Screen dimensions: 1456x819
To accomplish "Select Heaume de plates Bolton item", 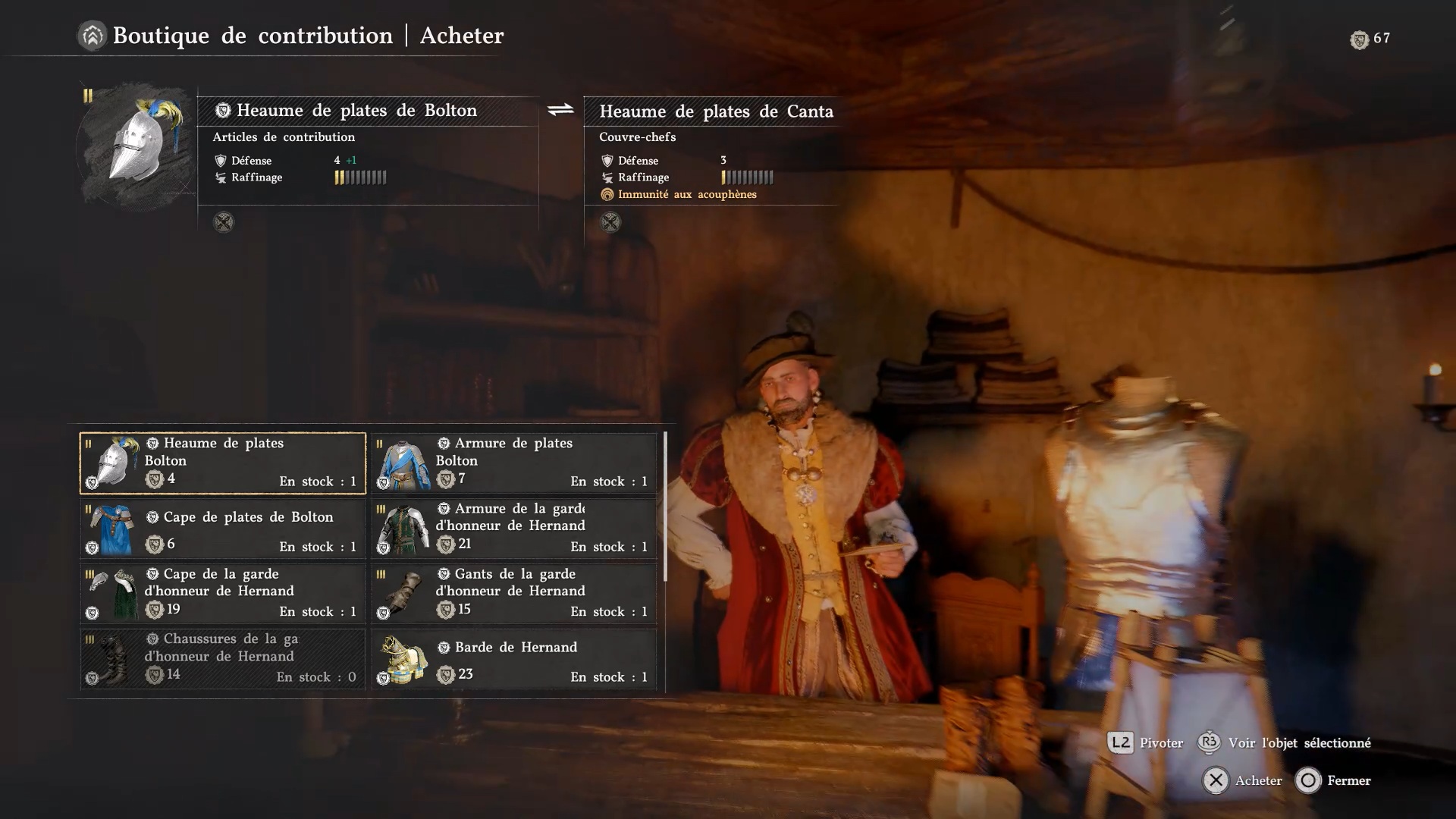I will tap(223, 463).
